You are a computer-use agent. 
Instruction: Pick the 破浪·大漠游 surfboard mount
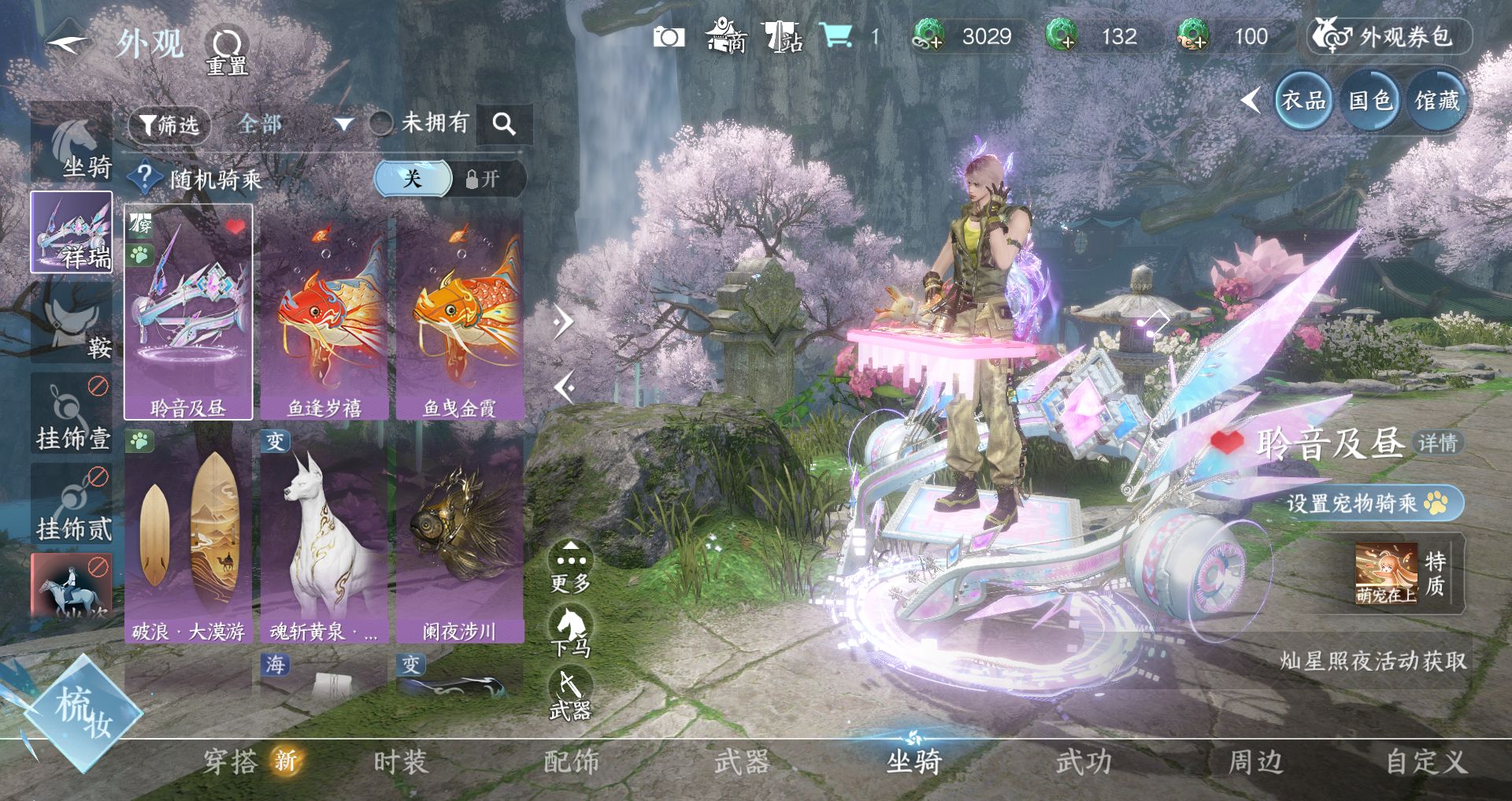[x=188, y=536]
